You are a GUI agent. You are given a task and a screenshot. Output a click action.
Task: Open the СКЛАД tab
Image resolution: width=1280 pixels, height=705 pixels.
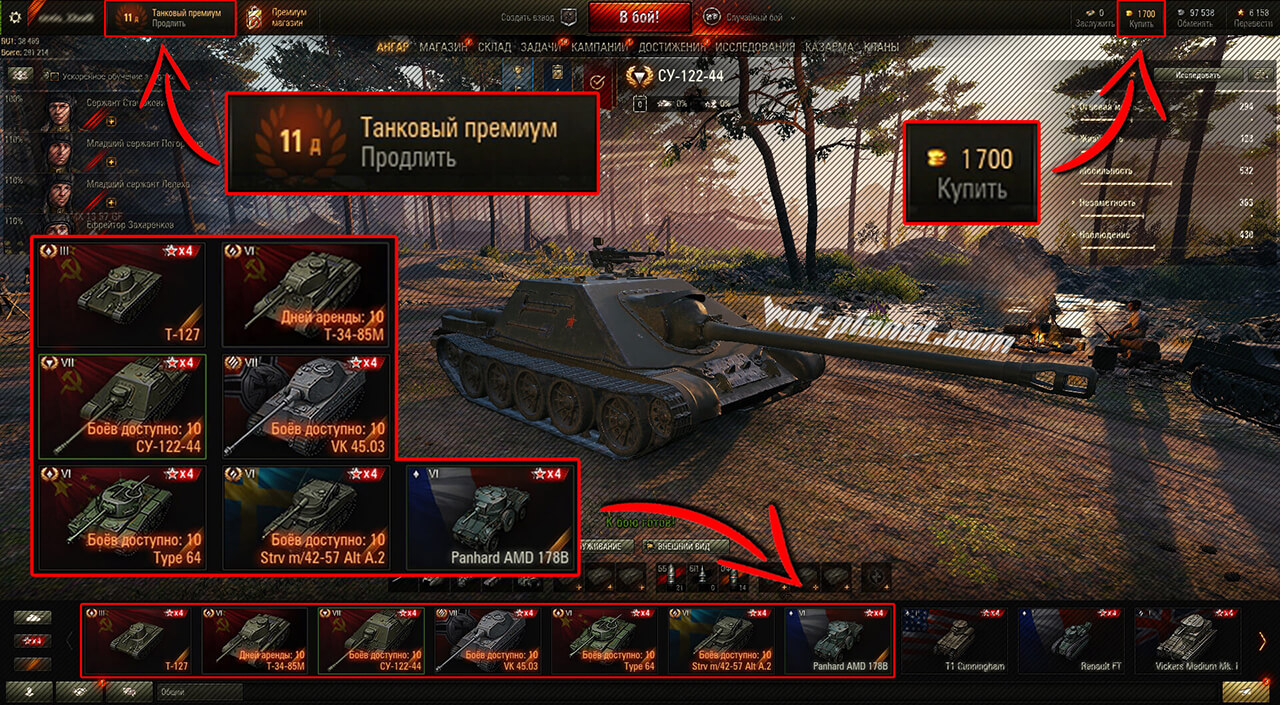pos(495,47)
